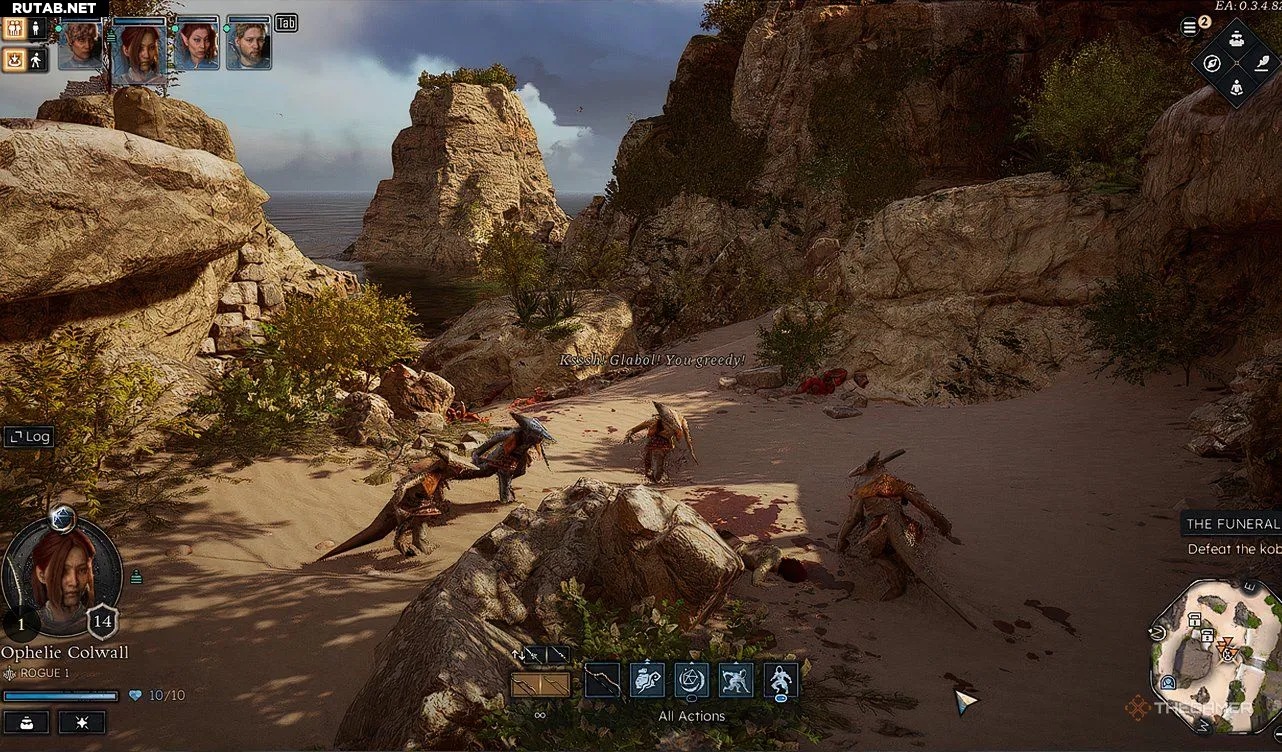The height and width of the screenshot is (752, 1282).
Task: Click the meditating figure rest button
Action: 1237,88
